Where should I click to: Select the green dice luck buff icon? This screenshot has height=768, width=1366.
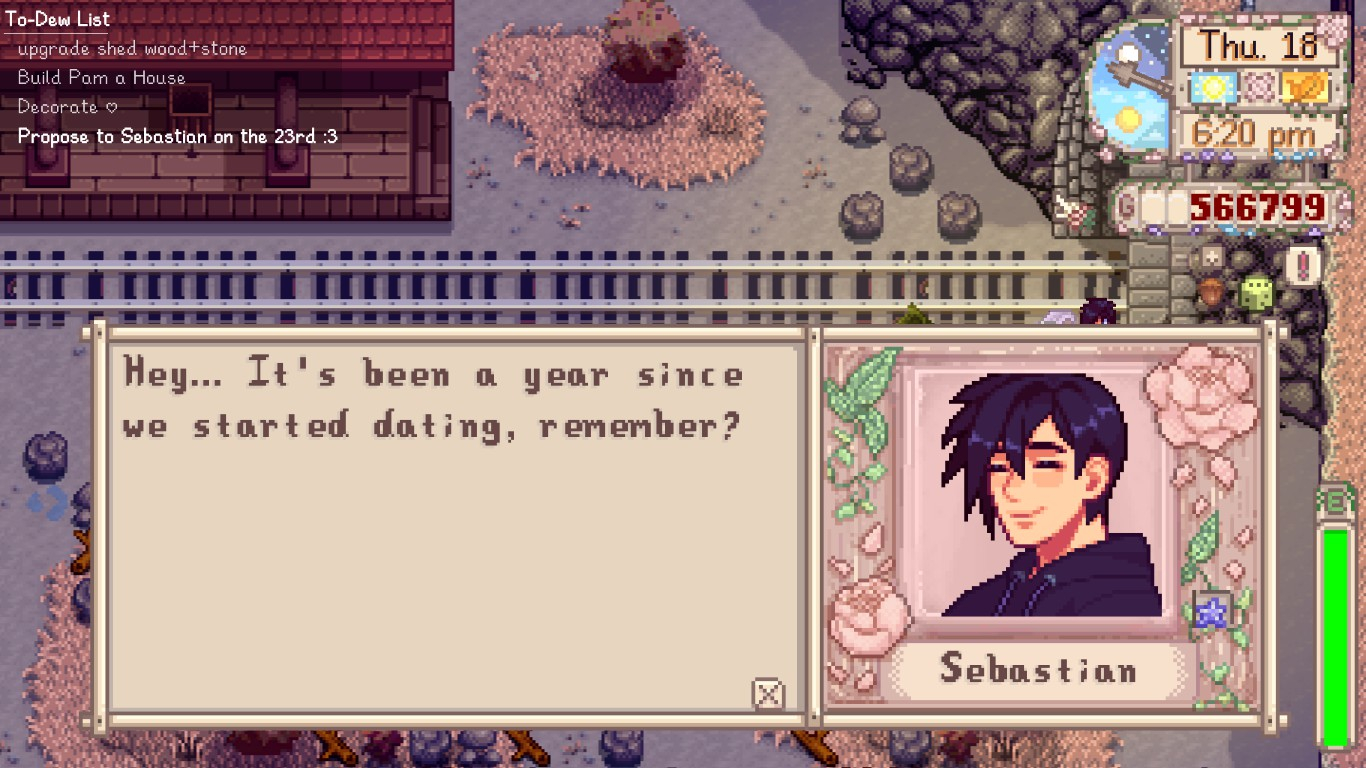[1255, 293]
